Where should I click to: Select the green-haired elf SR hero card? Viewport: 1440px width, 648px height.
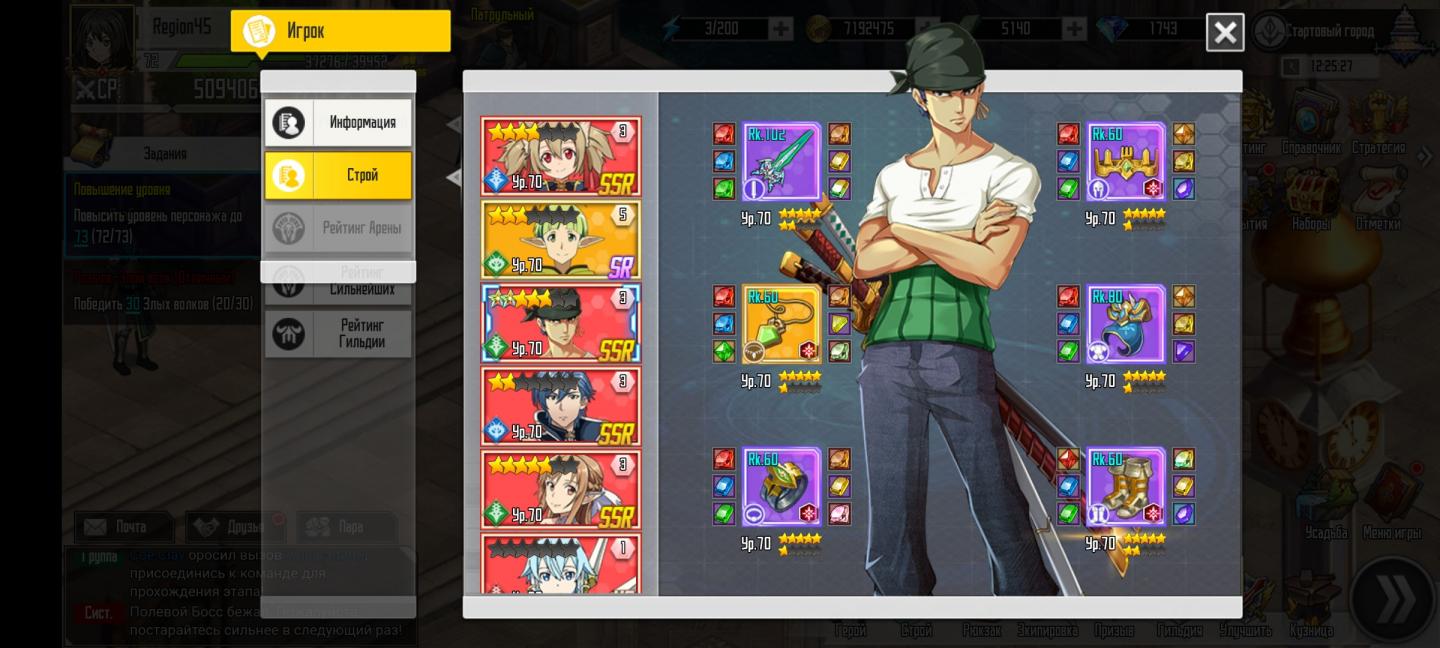(x=560, y=240)
